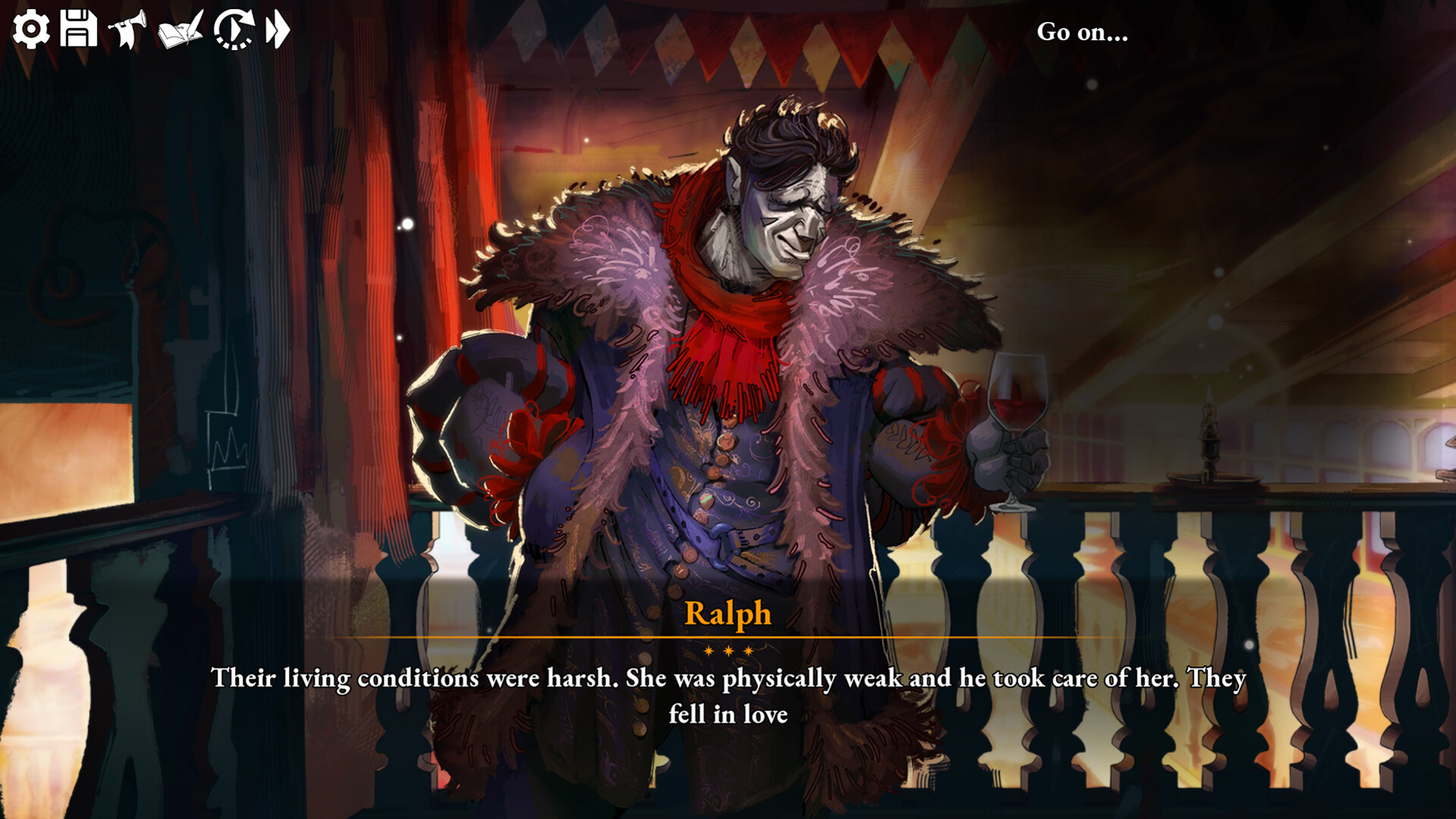Screen dimensions: 1456x819
Task: Open the journal book and quill icon
Action: coord(180,30)
